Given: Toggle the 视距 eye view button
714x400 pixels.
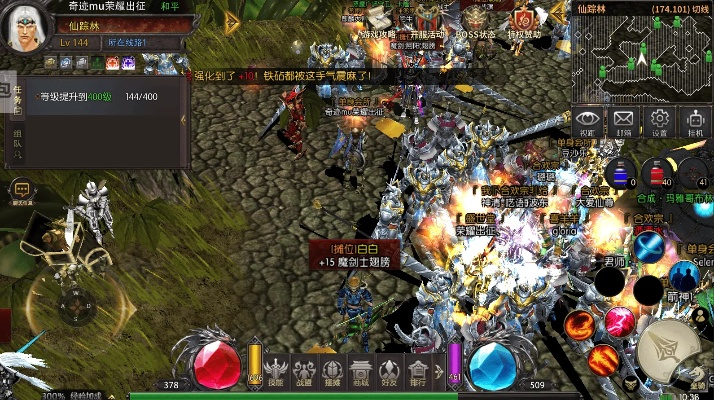Looking at the screenshot, I should [588, 122].
